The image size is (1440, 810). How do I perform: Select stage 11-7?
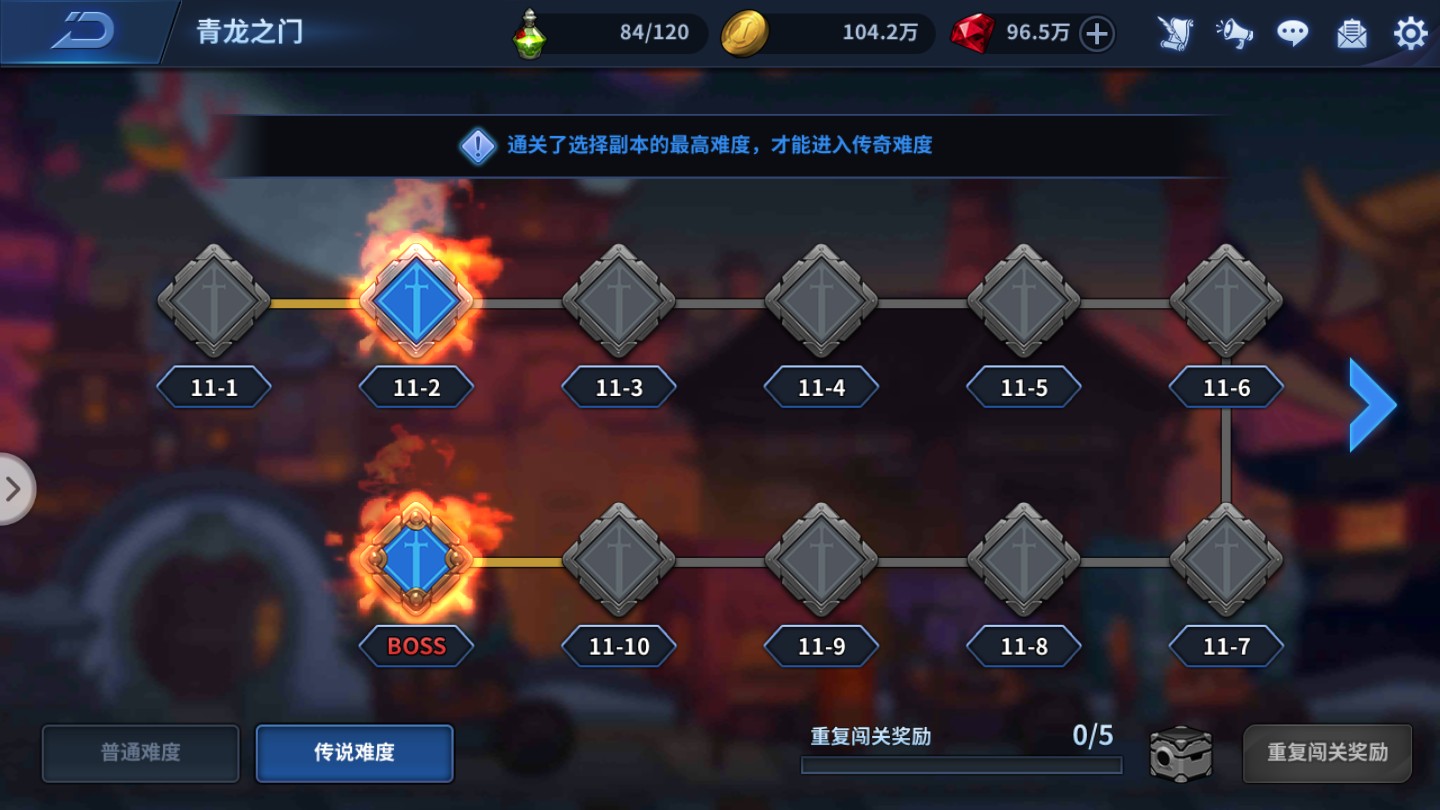pyautogui.click(x=1225, y=560)
